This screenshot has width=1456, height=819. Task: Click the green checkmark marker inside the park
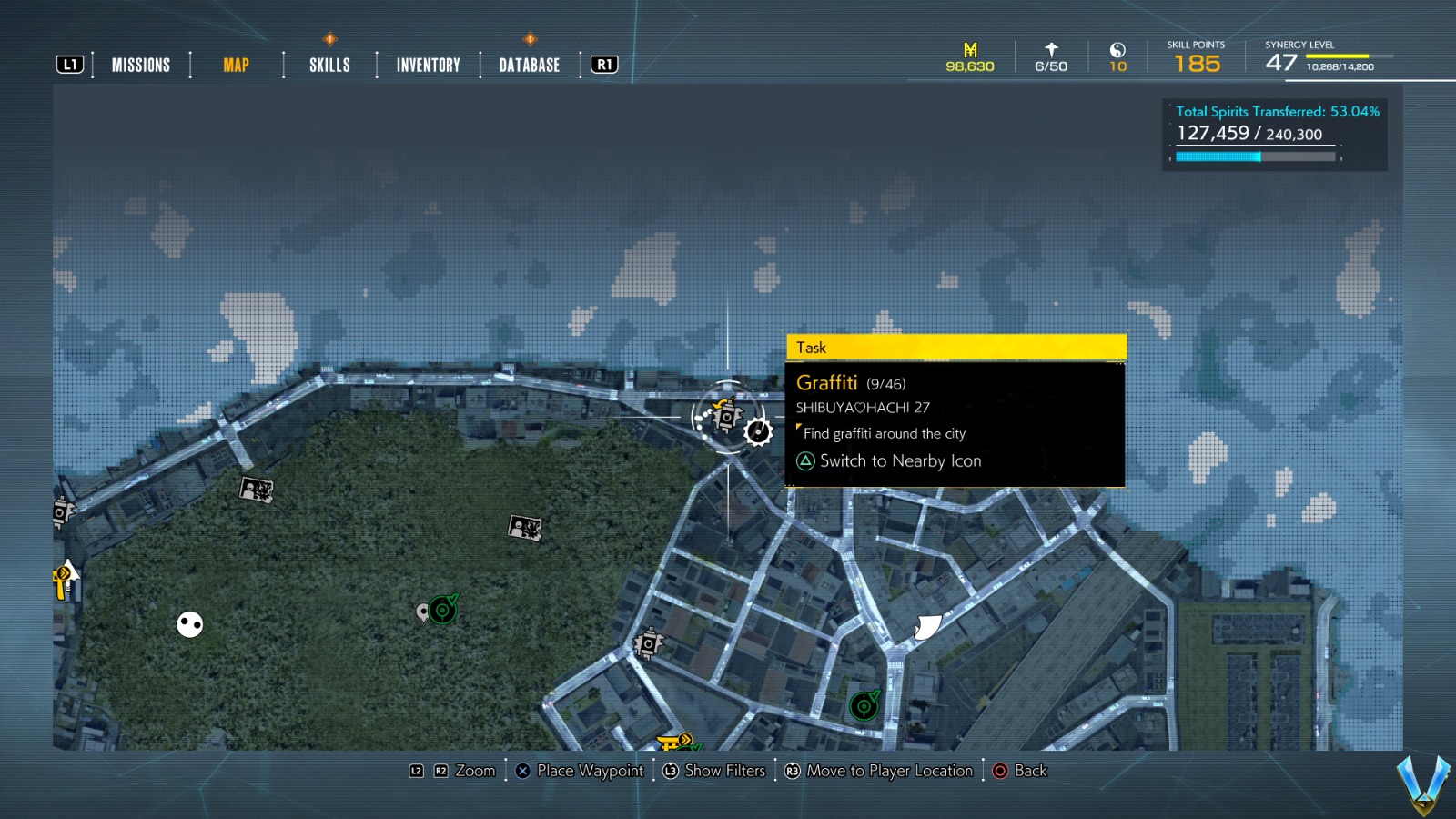[441, 611]
